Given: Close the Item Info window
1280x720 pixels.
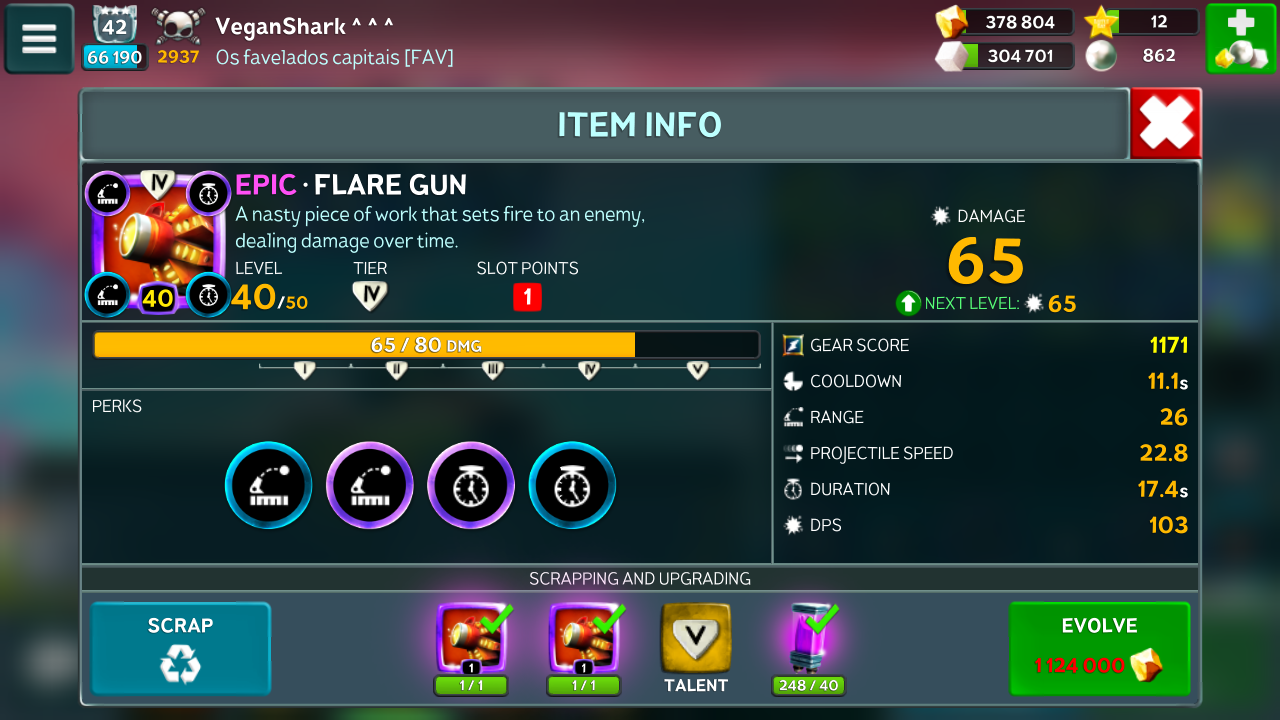Looking at the screenshot, I should coord(1166,124).
